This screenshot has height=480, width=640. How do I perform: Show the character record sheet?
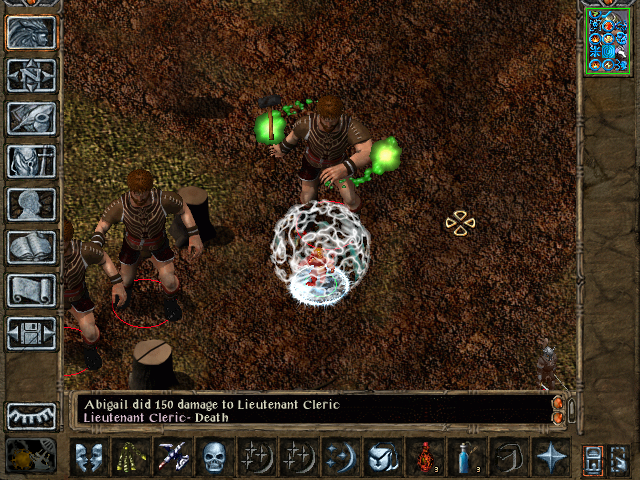32,204
